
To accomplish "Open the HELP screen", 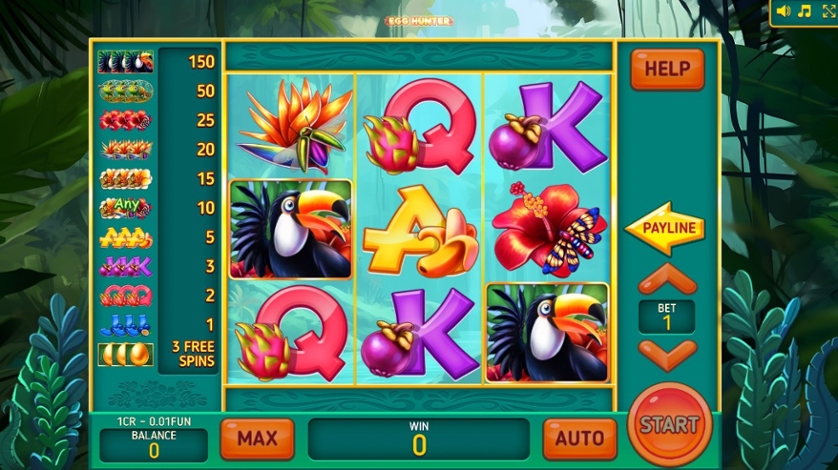I will (667, 69).
